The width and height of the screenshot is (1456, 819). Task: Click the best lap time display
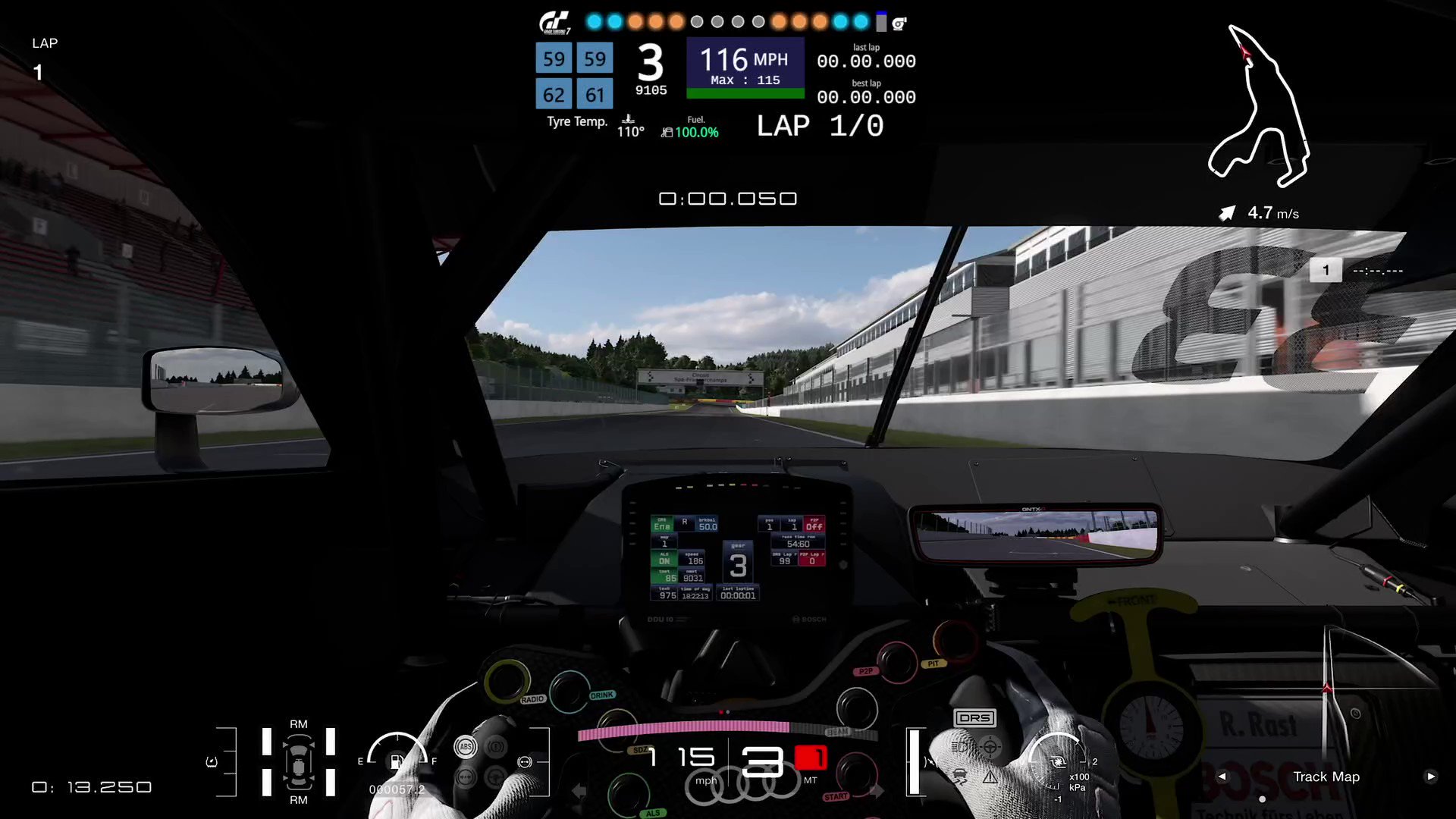coord(867,97)
